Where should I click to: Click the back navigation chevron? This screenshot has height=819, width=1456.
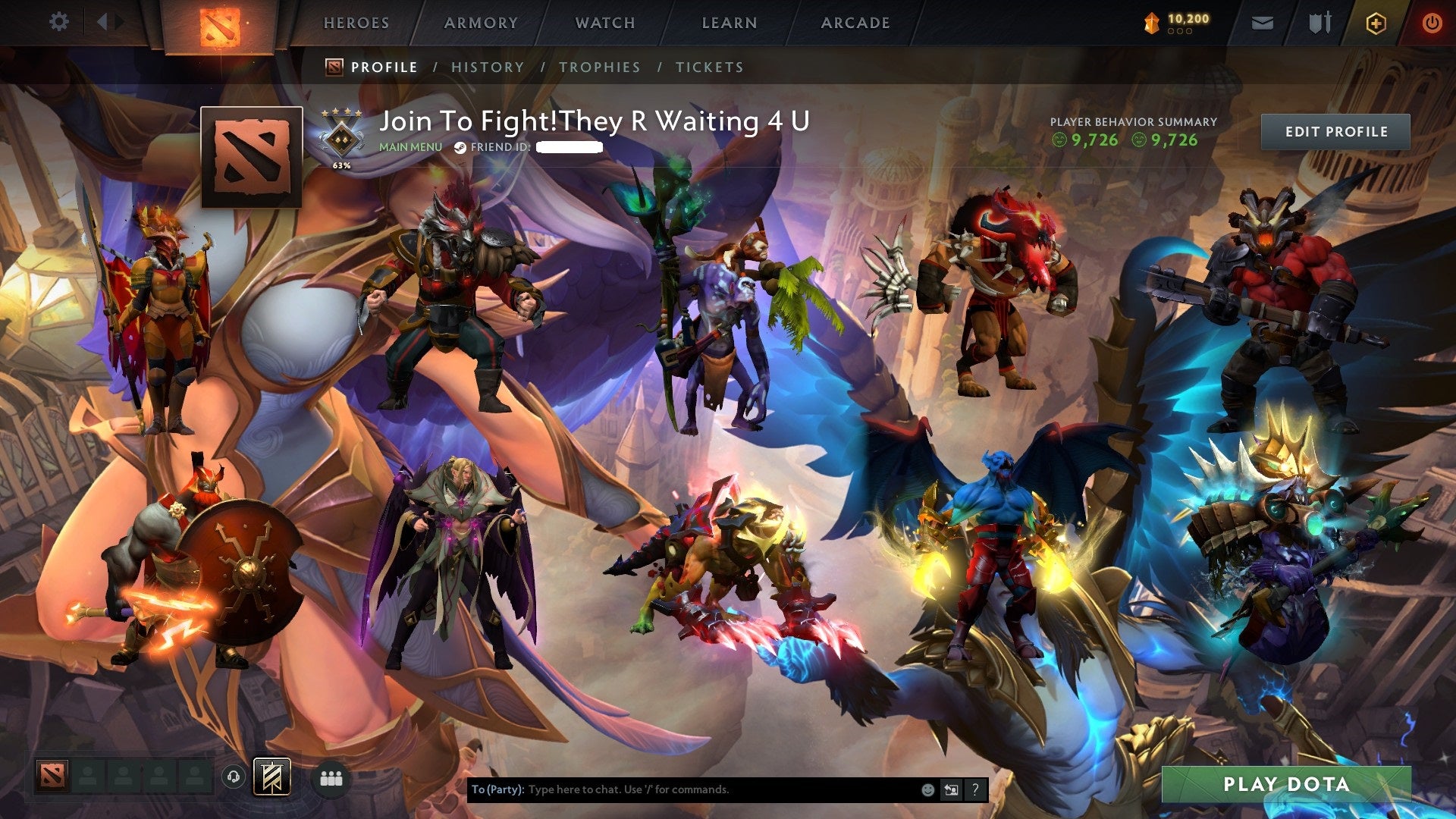point(101,21)
